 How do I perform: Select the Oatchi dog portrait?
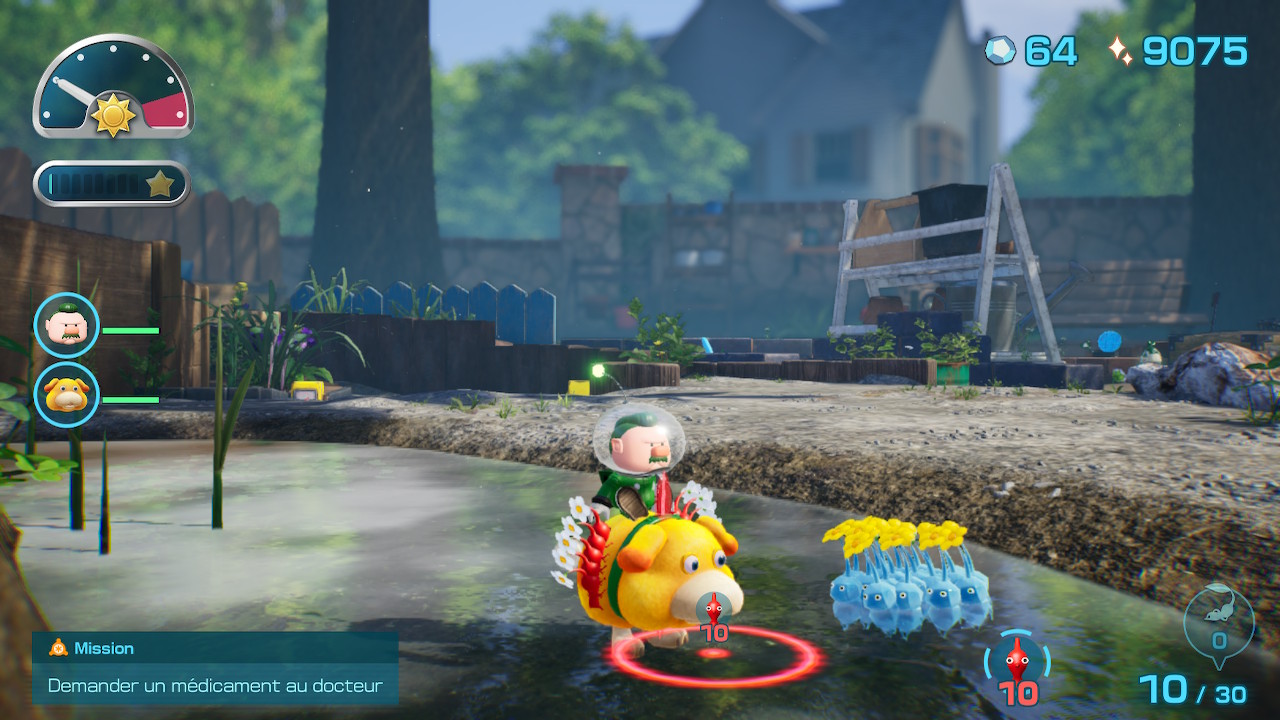pyautogui.click(x=67, y=396)
